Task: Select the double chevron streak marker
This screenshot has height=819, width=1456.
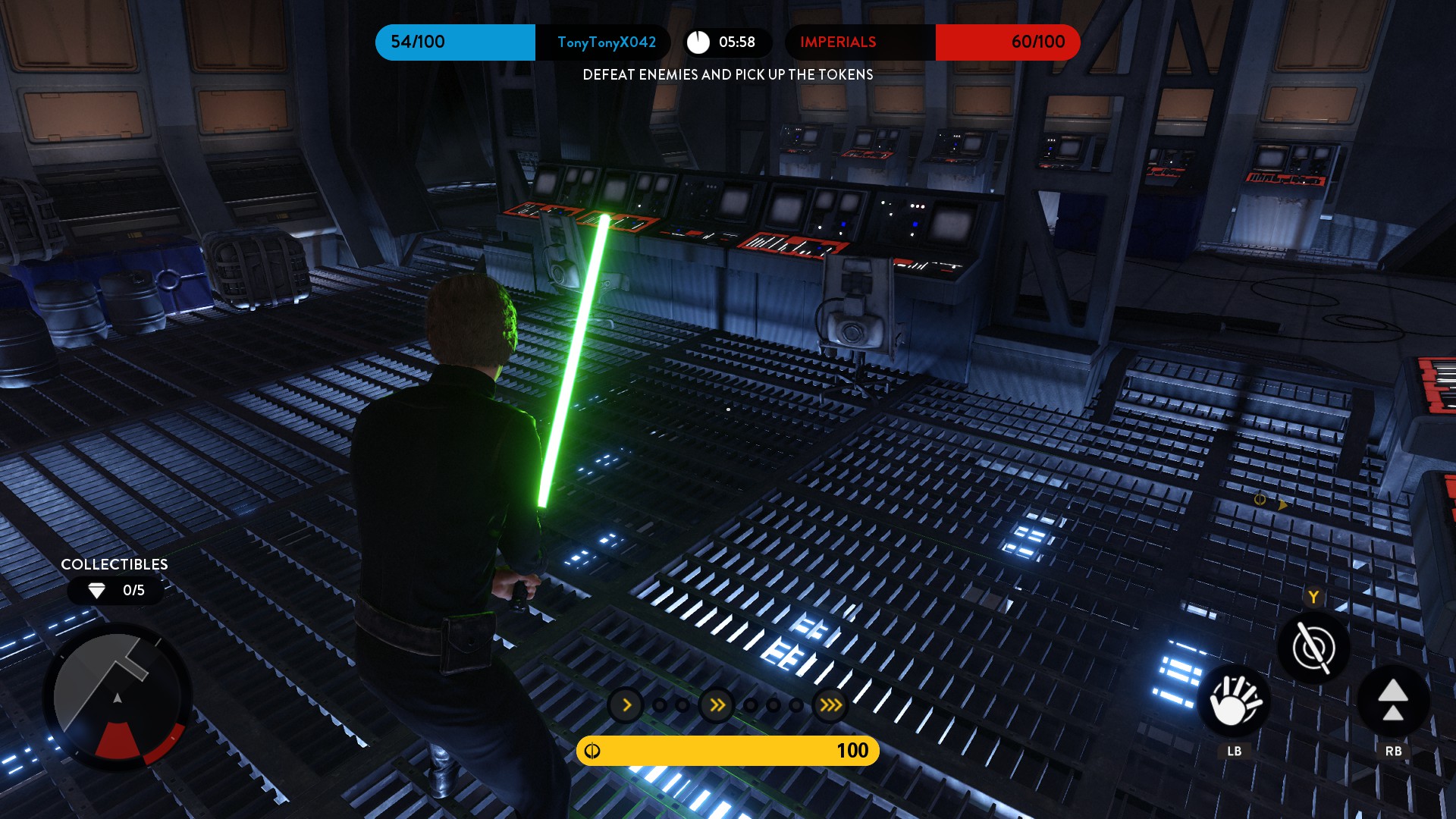Action: pos(717,706)
